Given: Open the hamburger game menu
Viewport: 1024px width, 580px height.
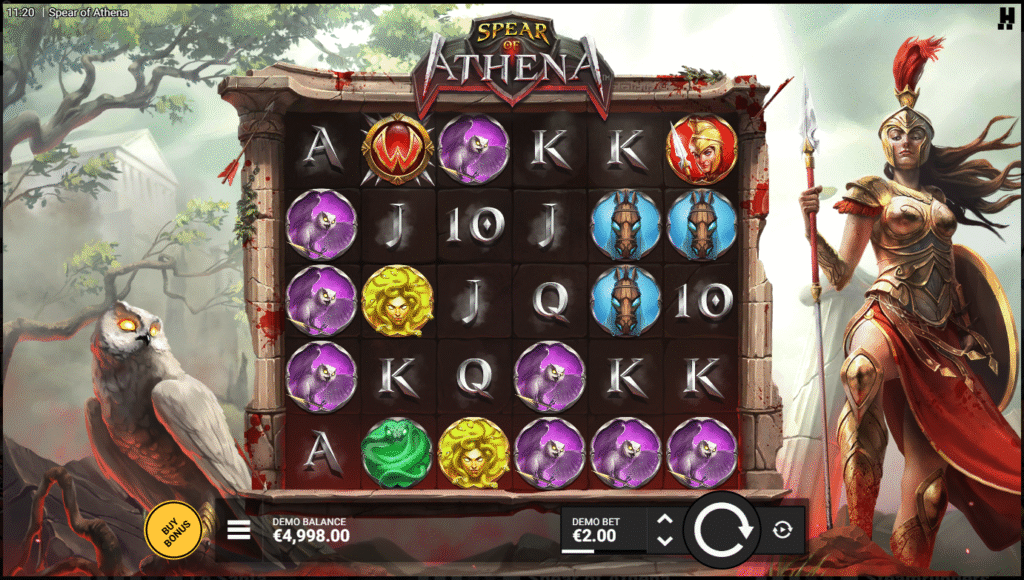Looking at the screenshot, I should 239,529.
